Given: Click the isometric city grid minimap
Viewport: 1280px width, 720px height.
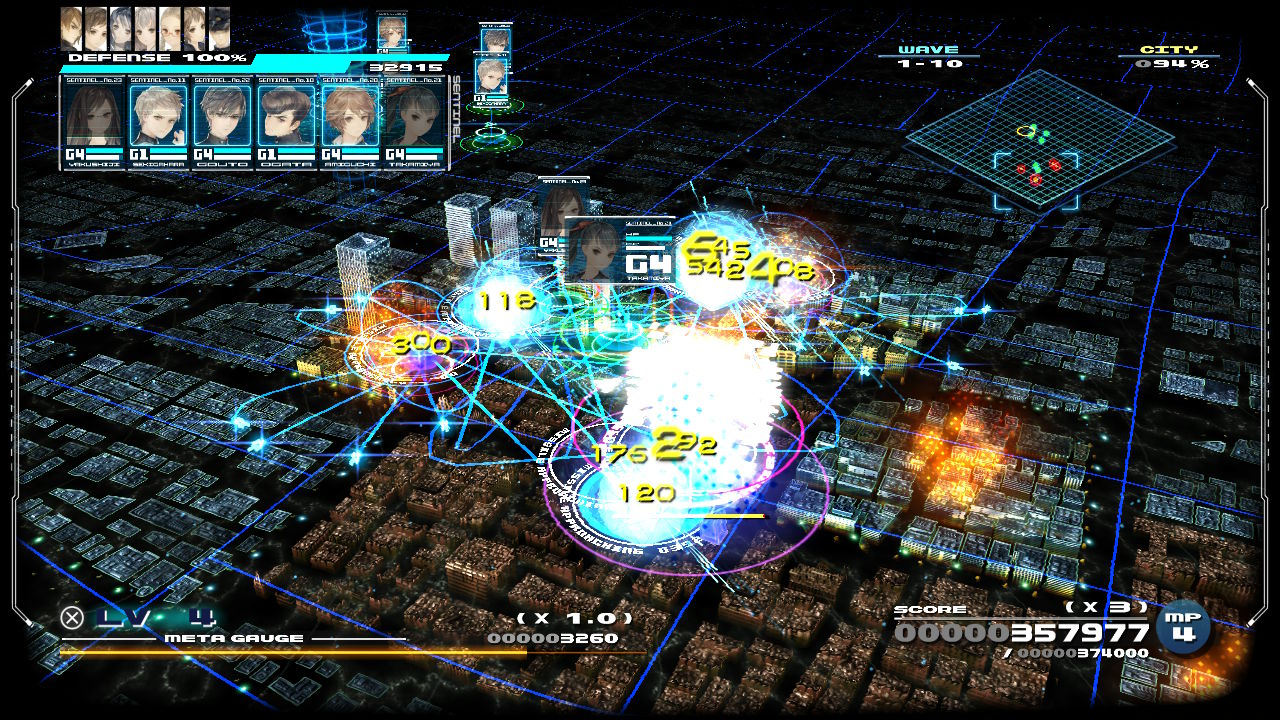Looking at the screenshot, I should coord(1038,138).
